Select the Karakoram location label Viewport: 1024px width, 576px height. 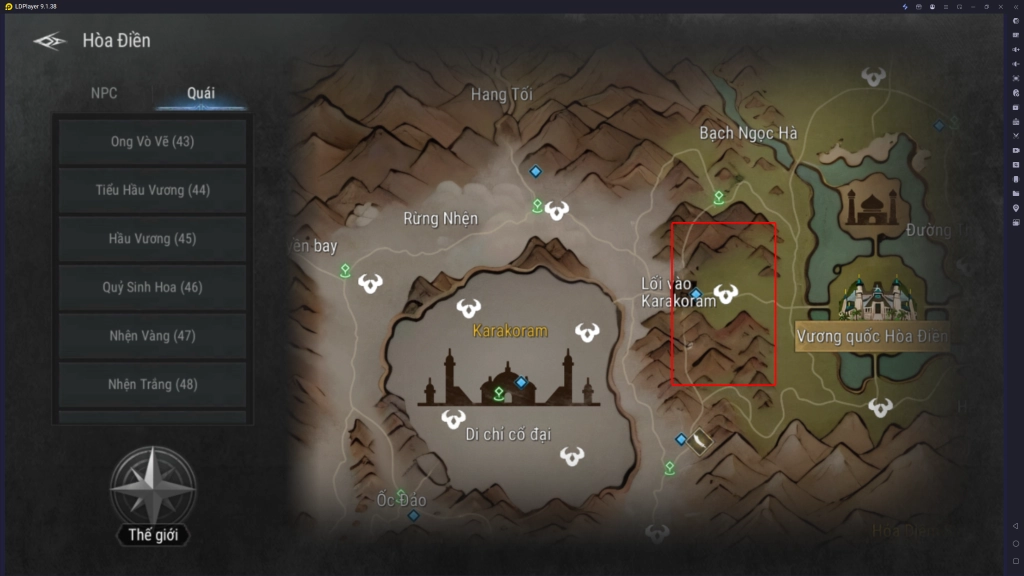click(x=510, y=330)
